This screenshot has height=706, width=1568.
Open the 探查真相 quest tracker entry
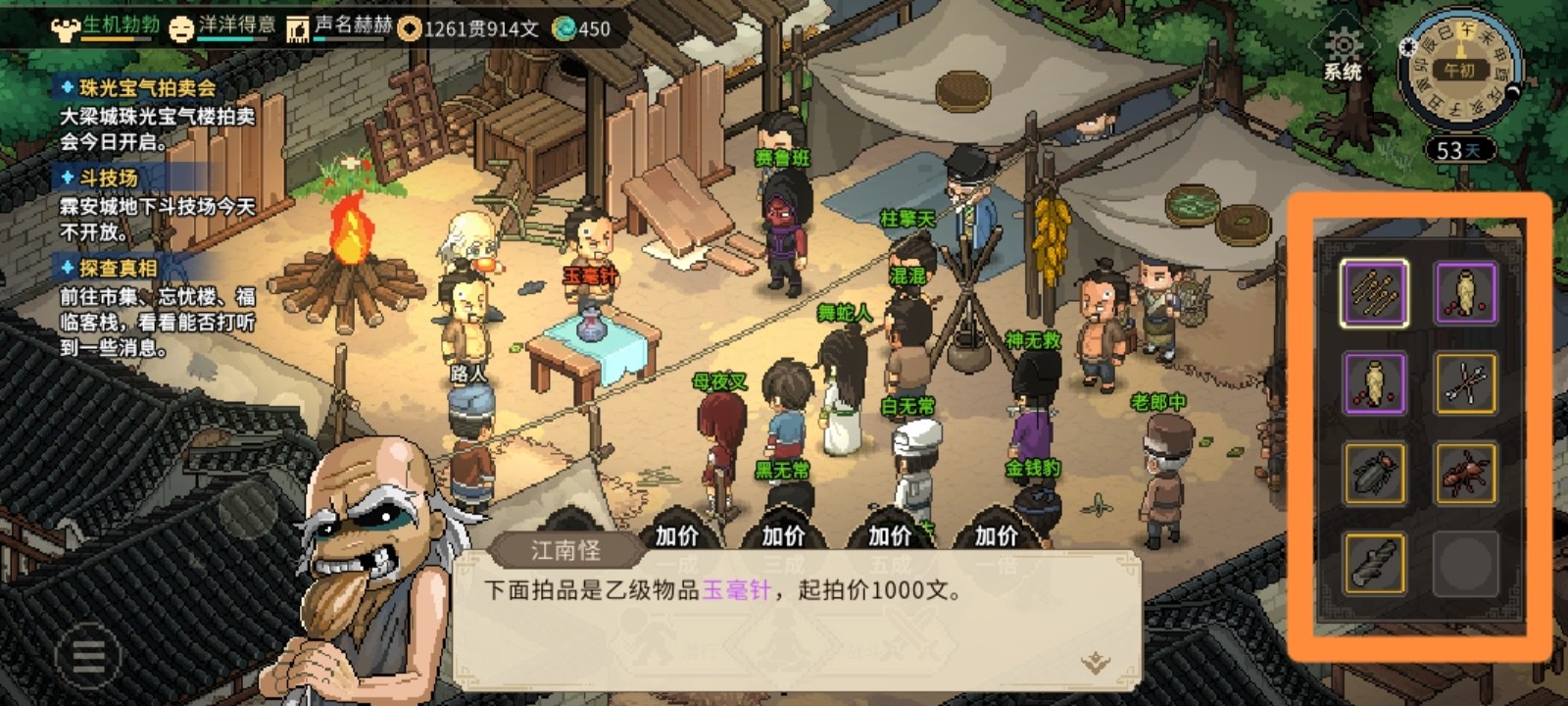click(x=119, y=268)
